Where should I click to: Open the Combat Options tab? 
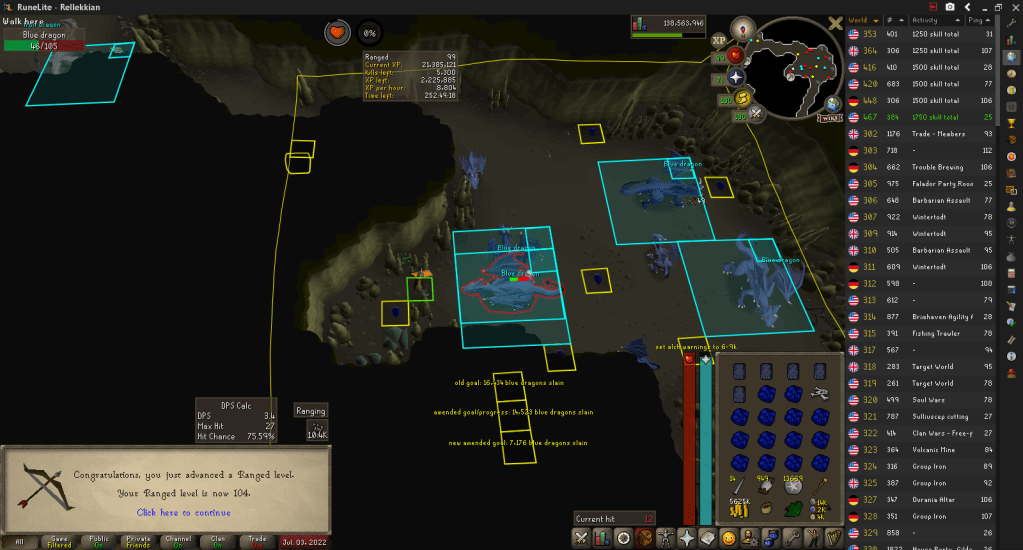pos(583,539)
